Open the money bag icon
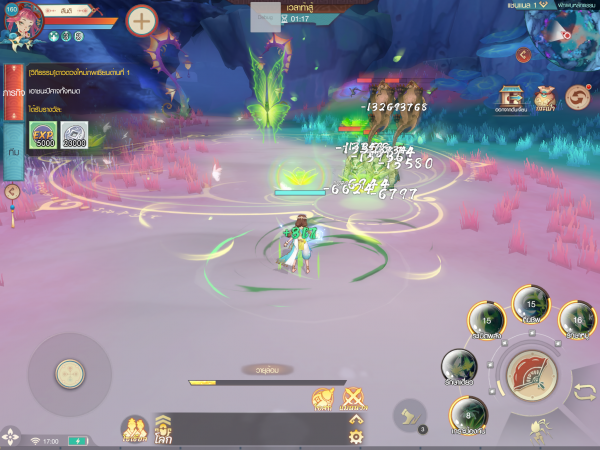The width and height of the screenshot is (600, 450). (545, 97)
